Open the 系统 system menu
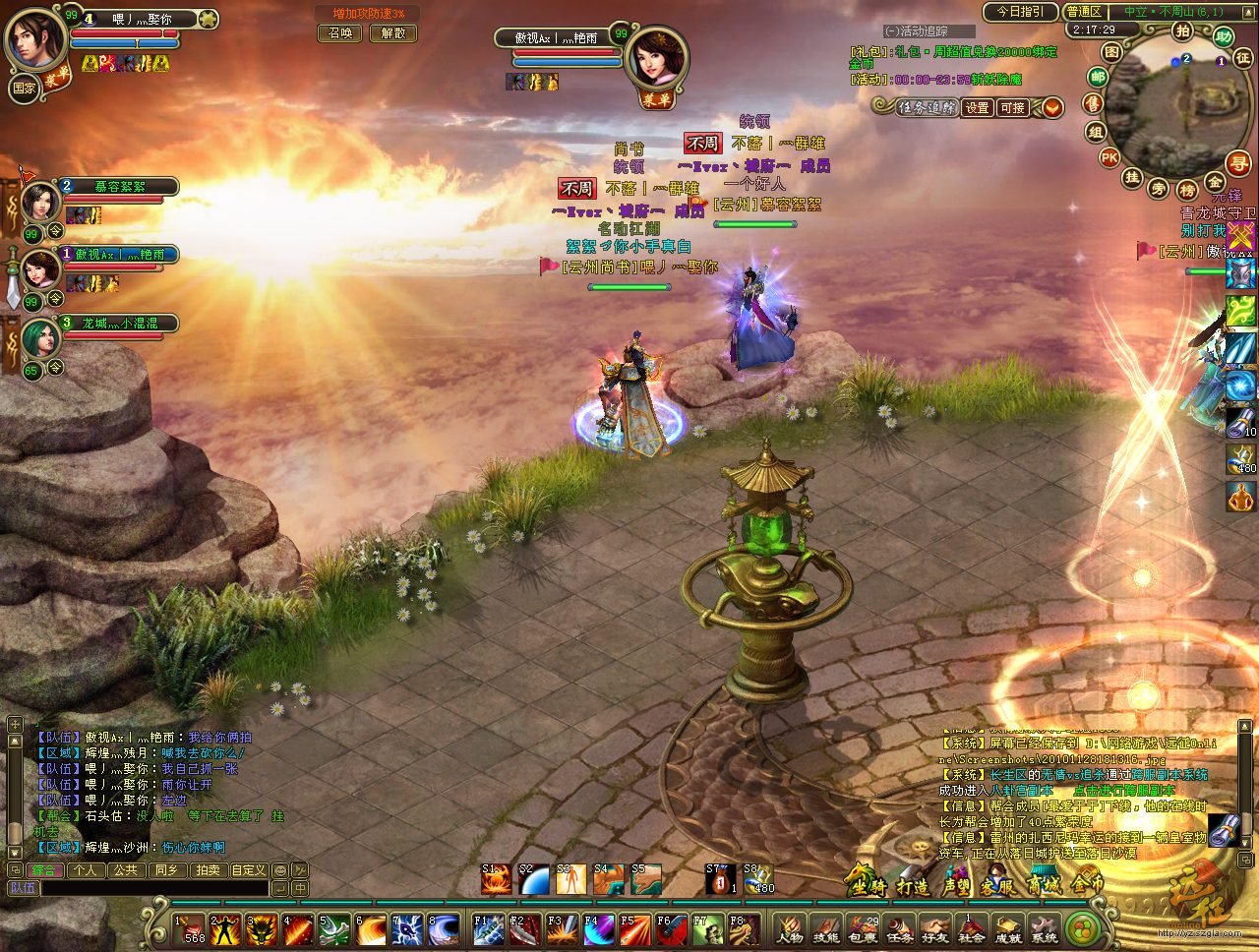This screenshot has width=1259, height=952. pyautogui.click(x=1044, y=929)
